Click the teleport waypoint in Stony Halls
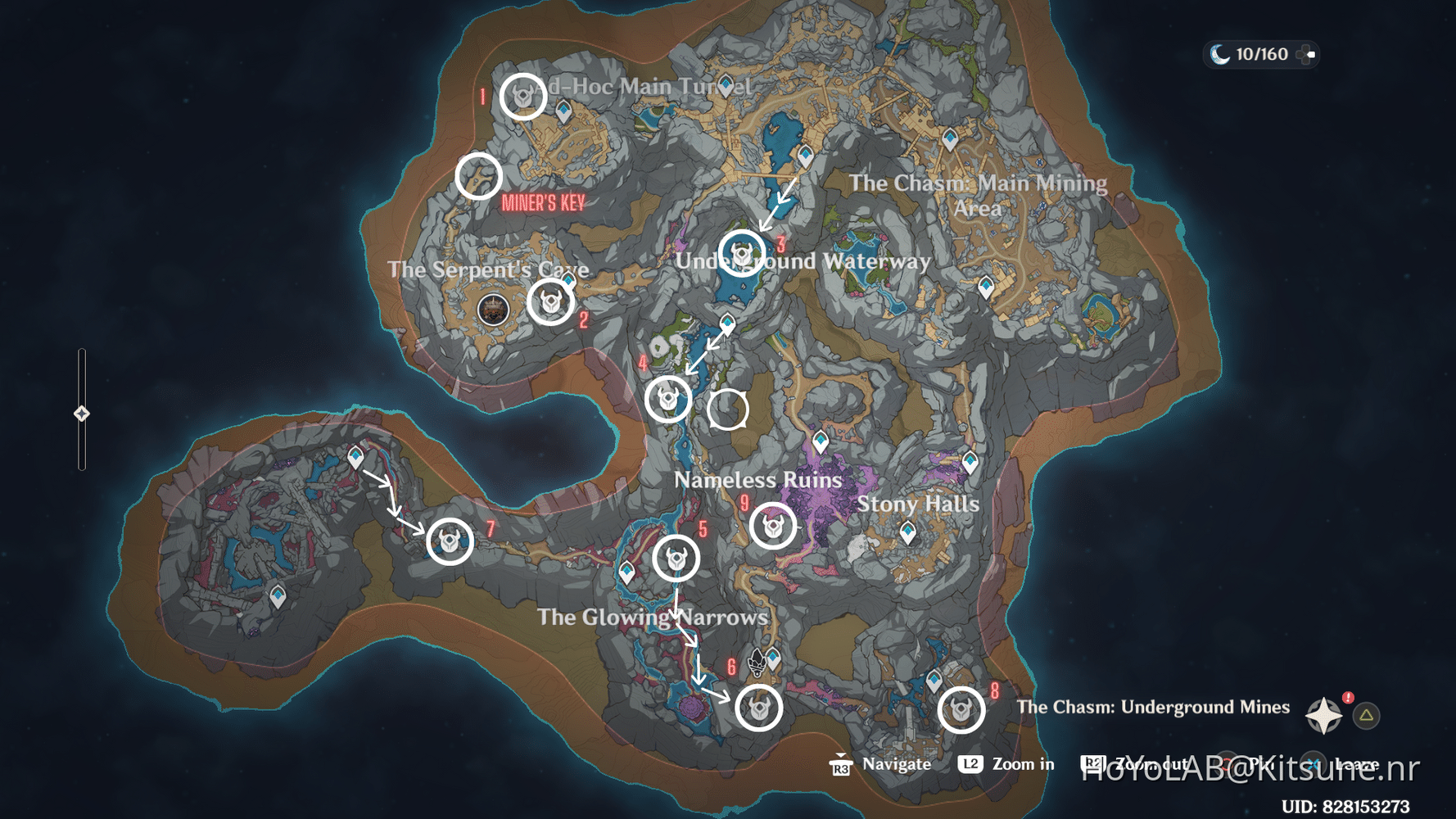This screenshot has width=1456, height=819. 909,531
